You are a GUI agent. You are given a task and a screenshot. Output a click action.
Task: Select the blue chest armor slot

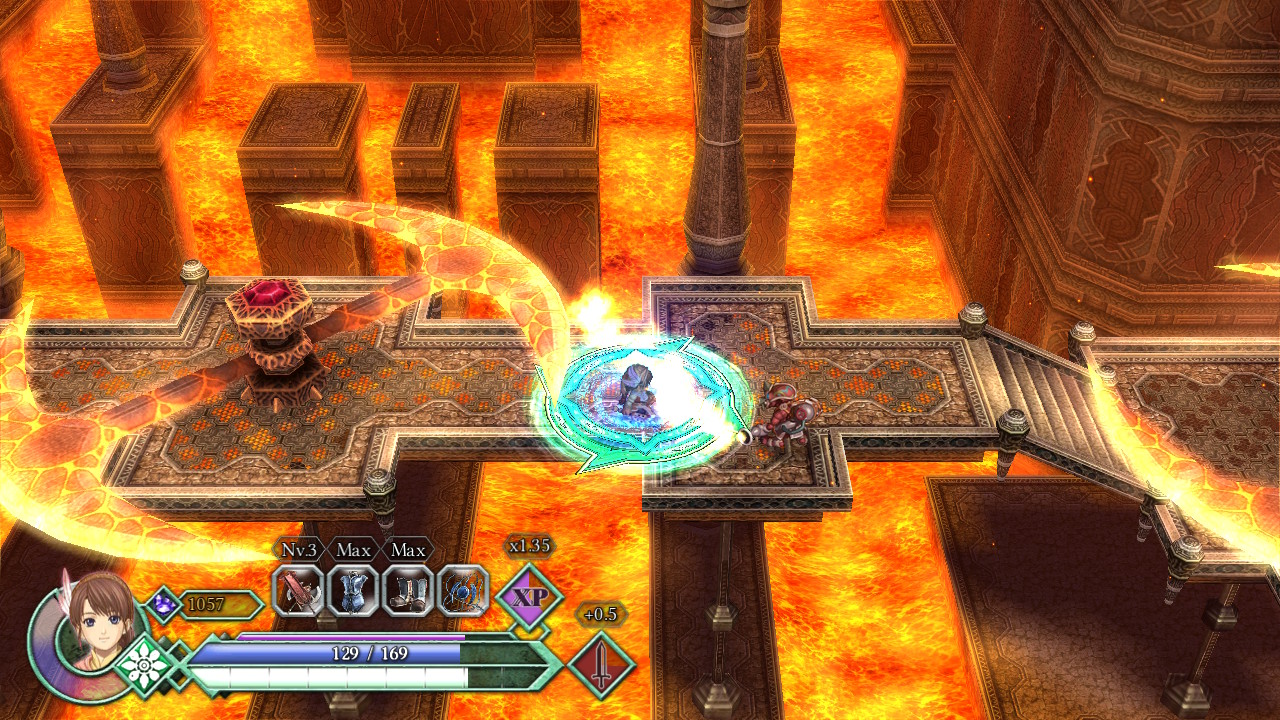[353, 591]
